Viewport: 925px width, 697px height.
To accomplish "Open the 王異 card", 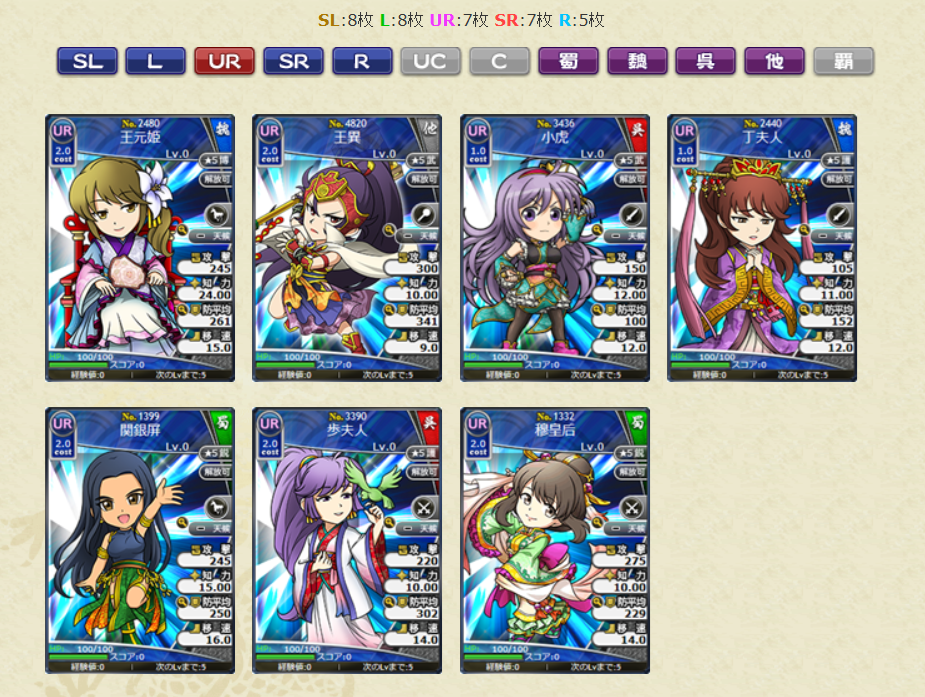I will [x=347, y=248].
